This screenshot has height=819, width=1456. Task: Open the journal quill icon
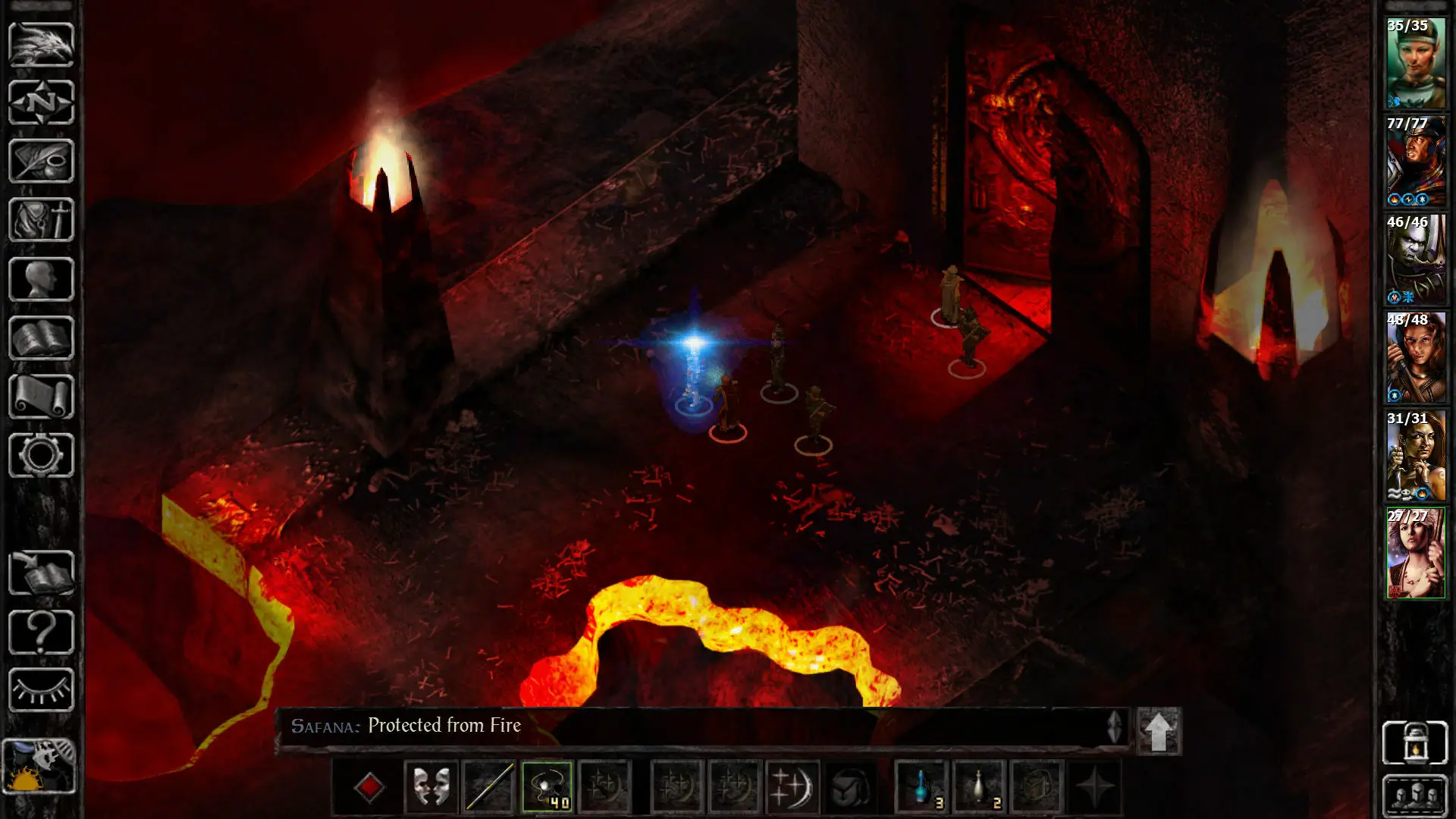(41, 161)
